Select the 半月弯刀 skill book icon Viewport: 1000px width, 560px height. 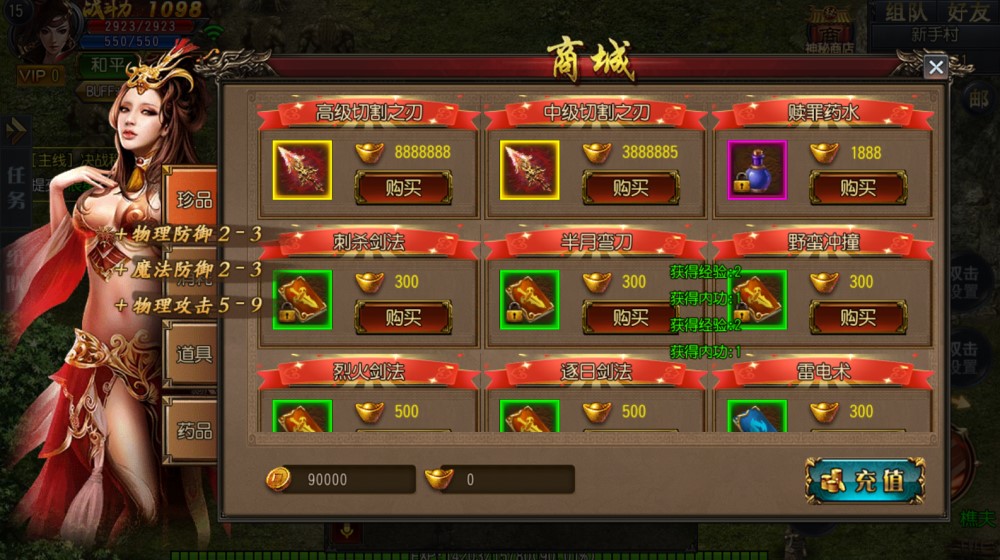pyautogui.click(x=530, y=300)
